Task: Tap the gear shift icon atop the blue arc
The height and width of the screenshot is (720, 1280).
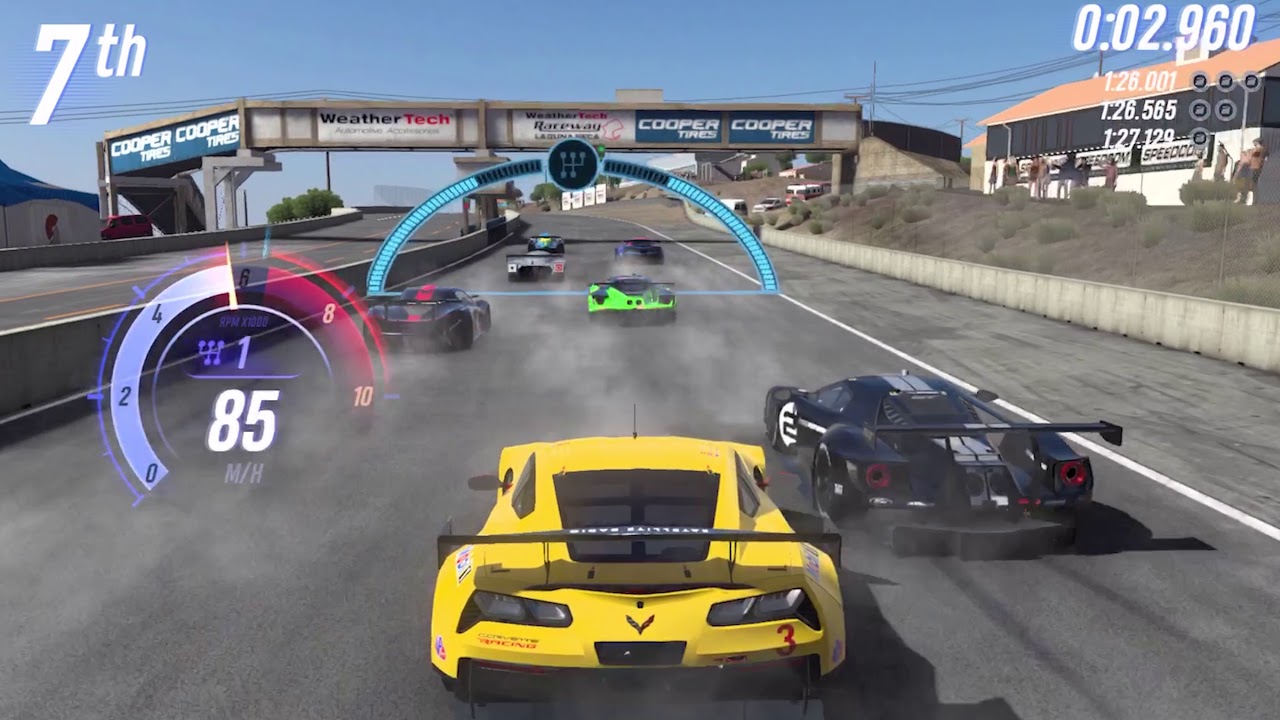Action: click(572, 166)
